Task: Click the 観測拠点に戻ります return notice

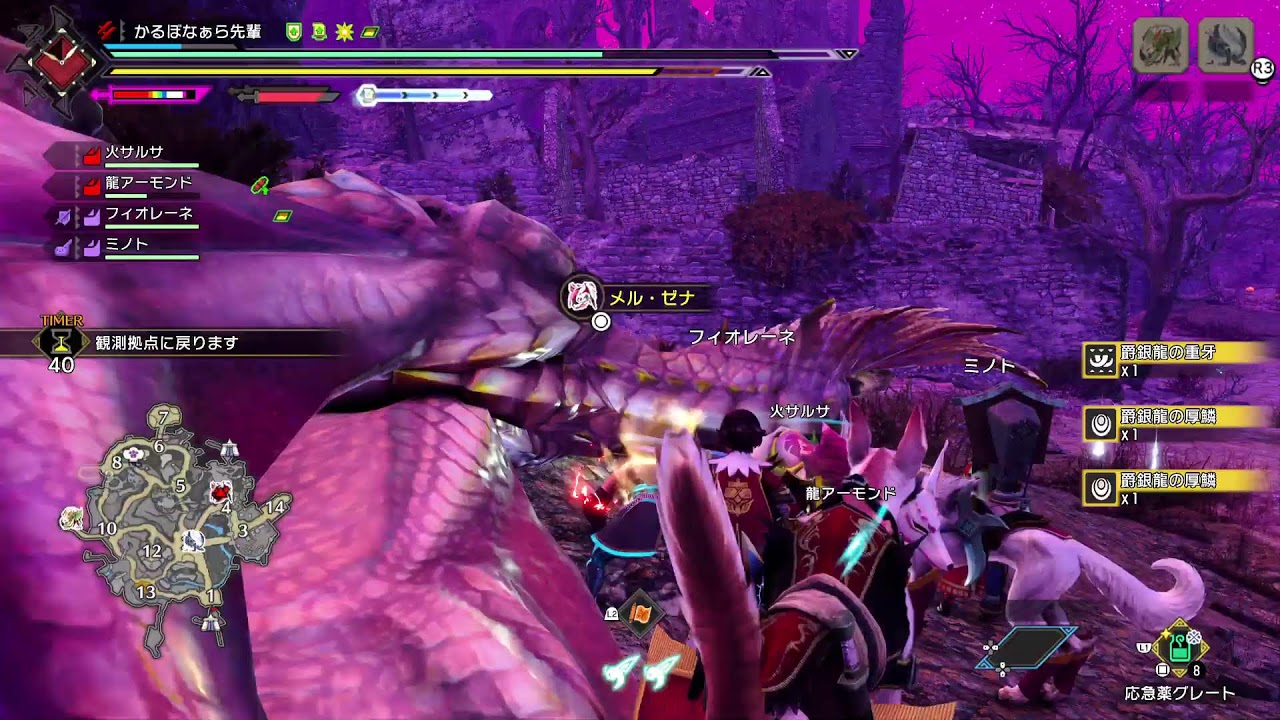Action: tap(168, 343)
